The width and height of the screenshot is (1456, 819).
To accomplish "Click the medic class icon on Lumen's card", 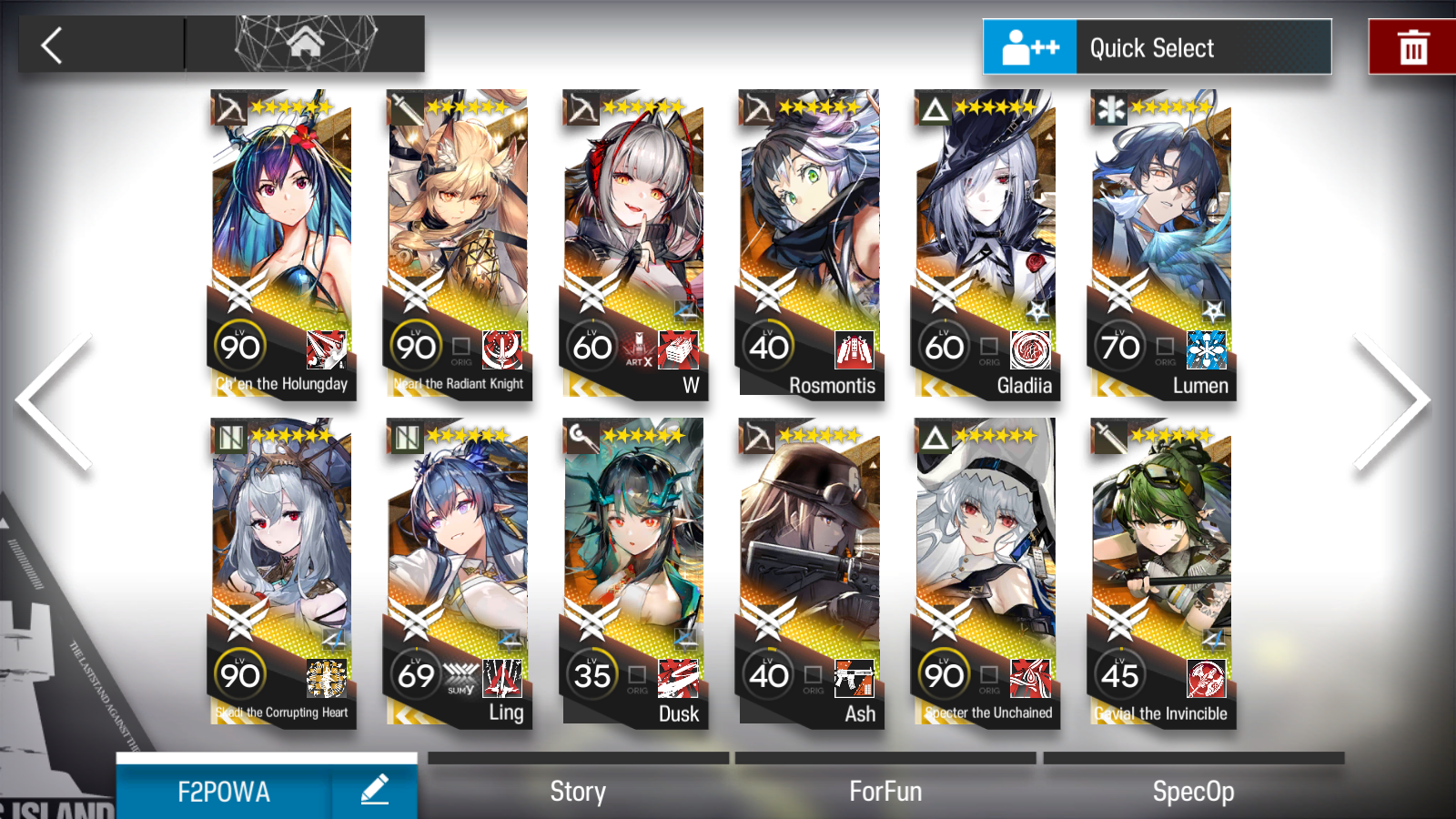I will pos(1109,109).
